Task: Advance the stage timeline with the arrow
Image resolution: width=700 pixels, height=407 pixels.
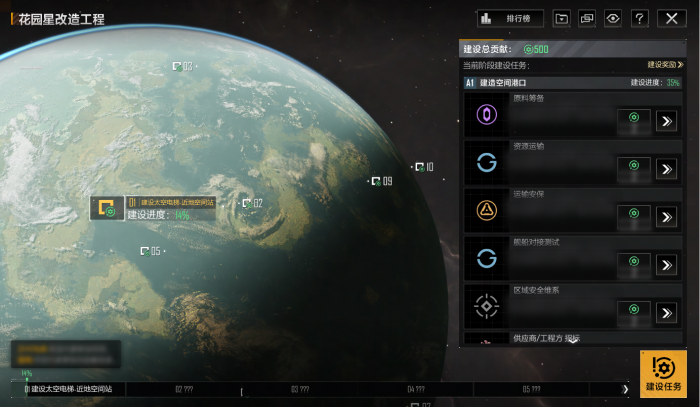Action: 626,389
